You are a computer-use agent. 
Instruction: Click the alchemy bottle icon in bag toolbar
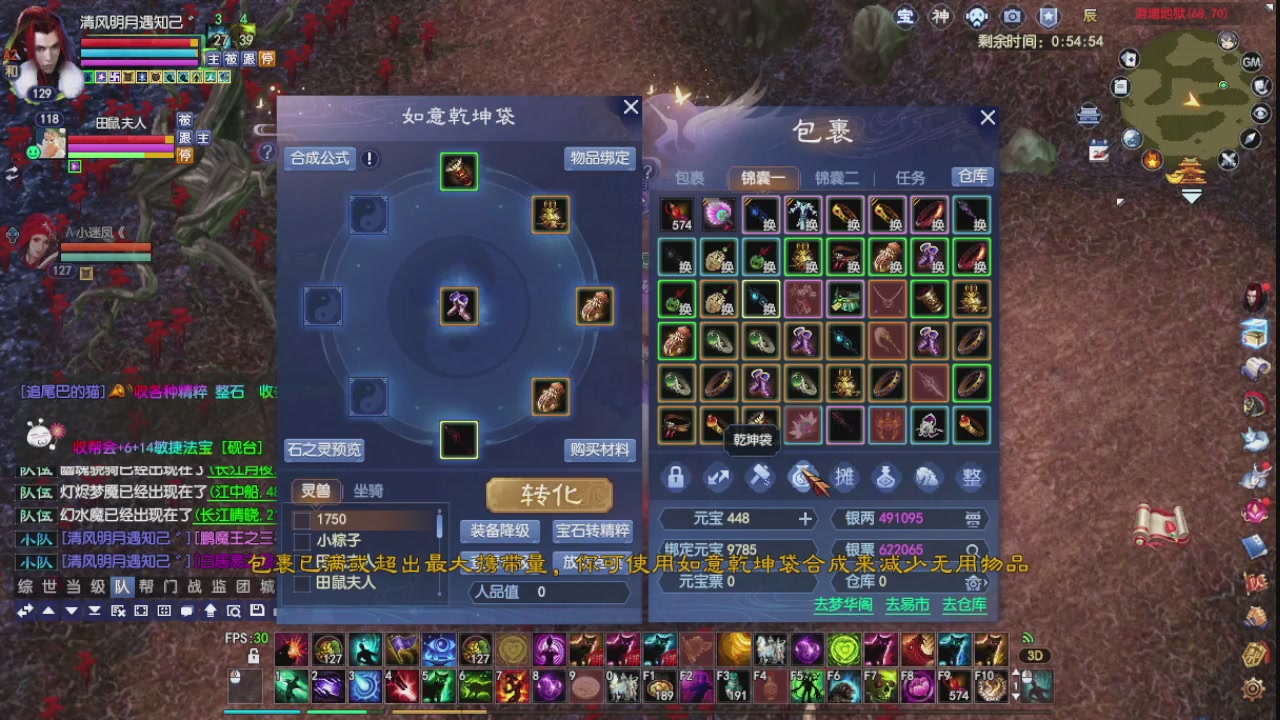tap(886, 478)
